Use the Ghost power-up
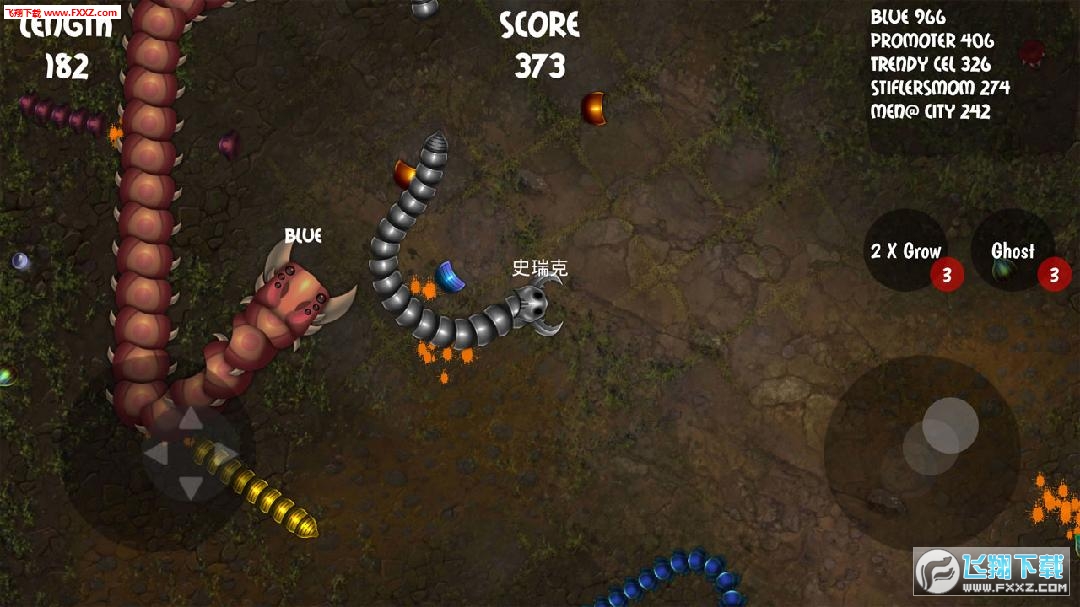This screenshot has width=1080, height=607. (x=1012, y=251)
